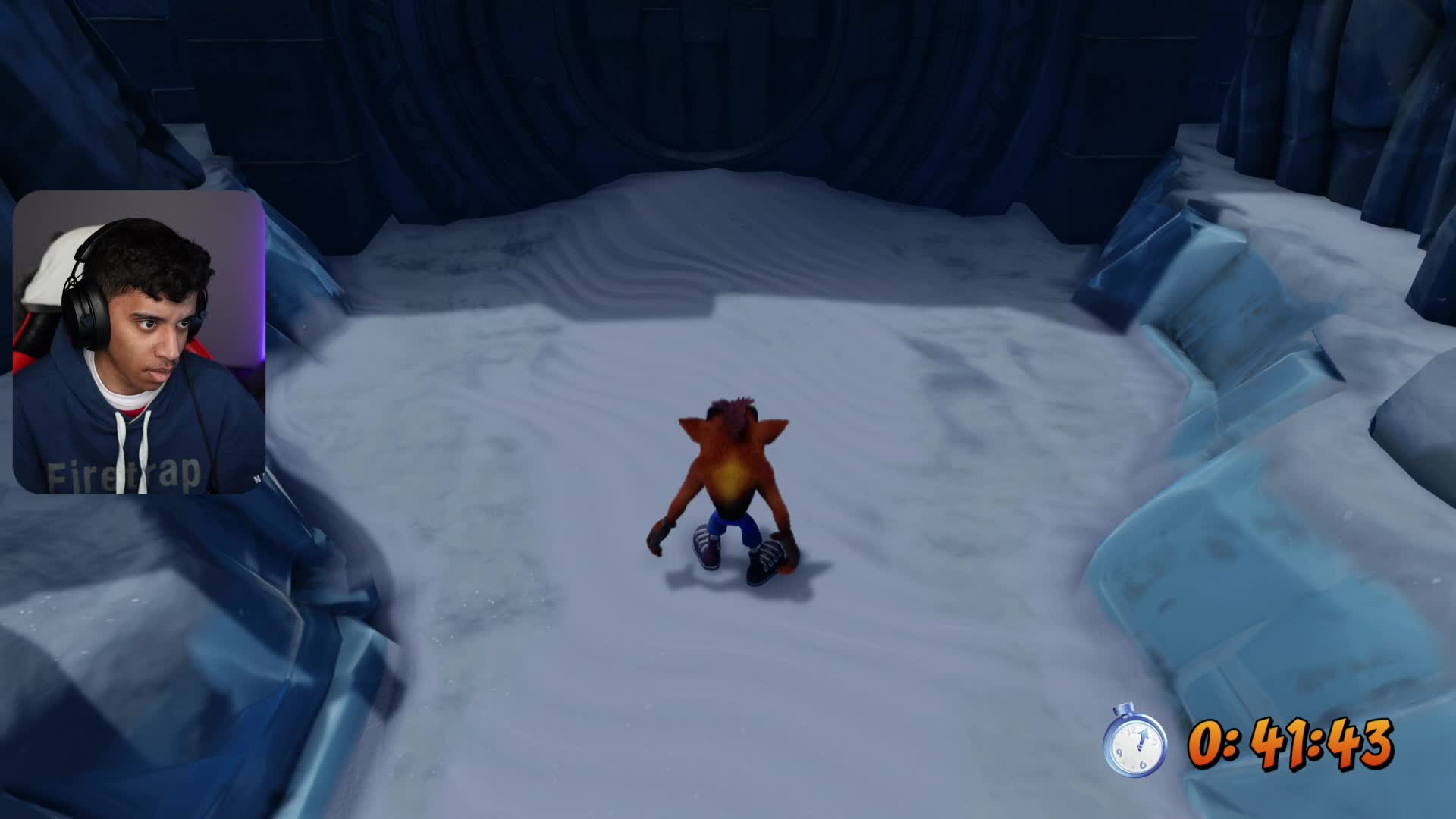Viewport: 1456px width, 819px height.
Task: Click the time trial stopwatch icon
Action: point(1134,741)
